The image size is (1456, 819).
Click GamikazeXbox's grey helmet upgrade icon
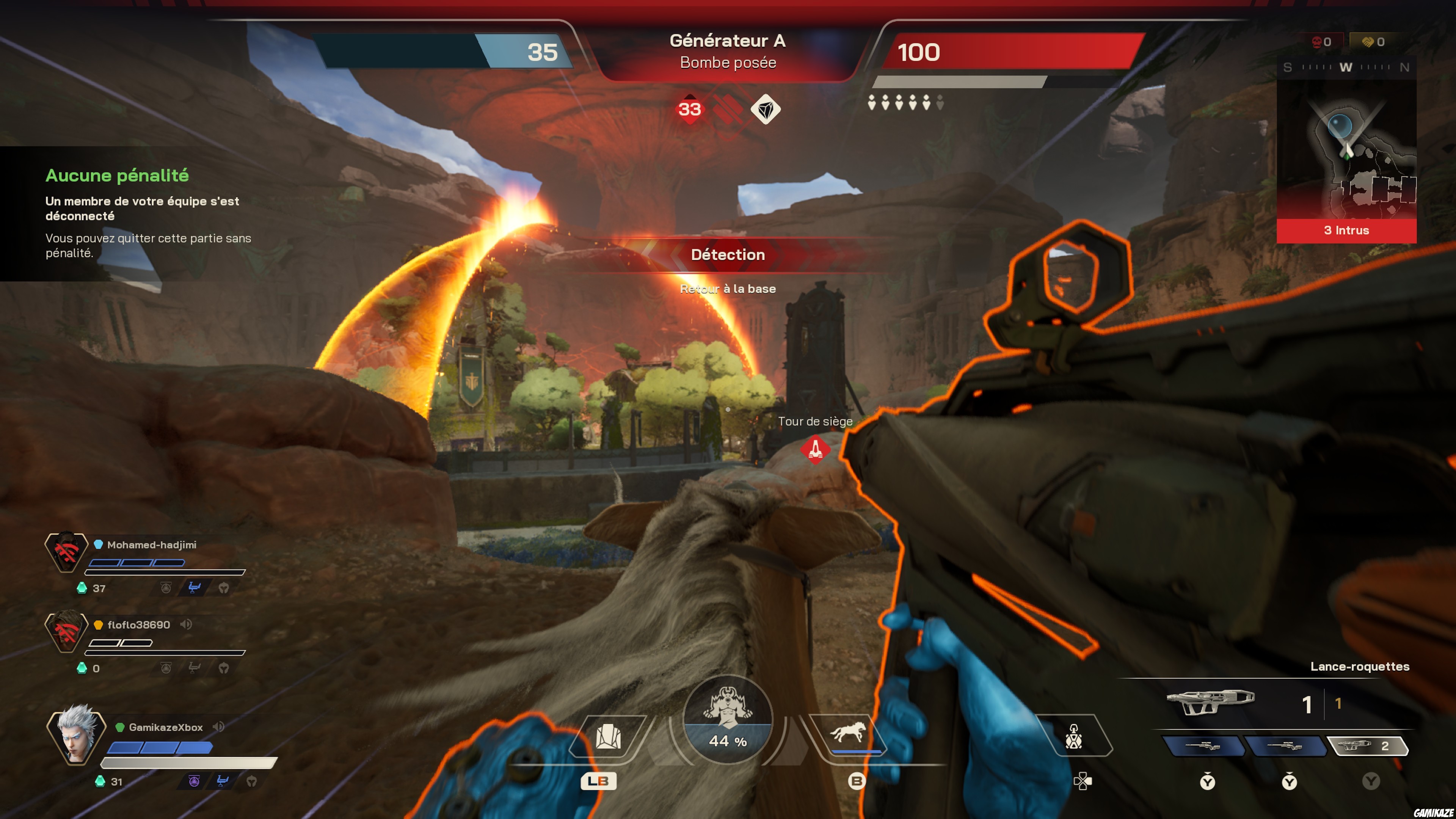(x=252, y=781)
